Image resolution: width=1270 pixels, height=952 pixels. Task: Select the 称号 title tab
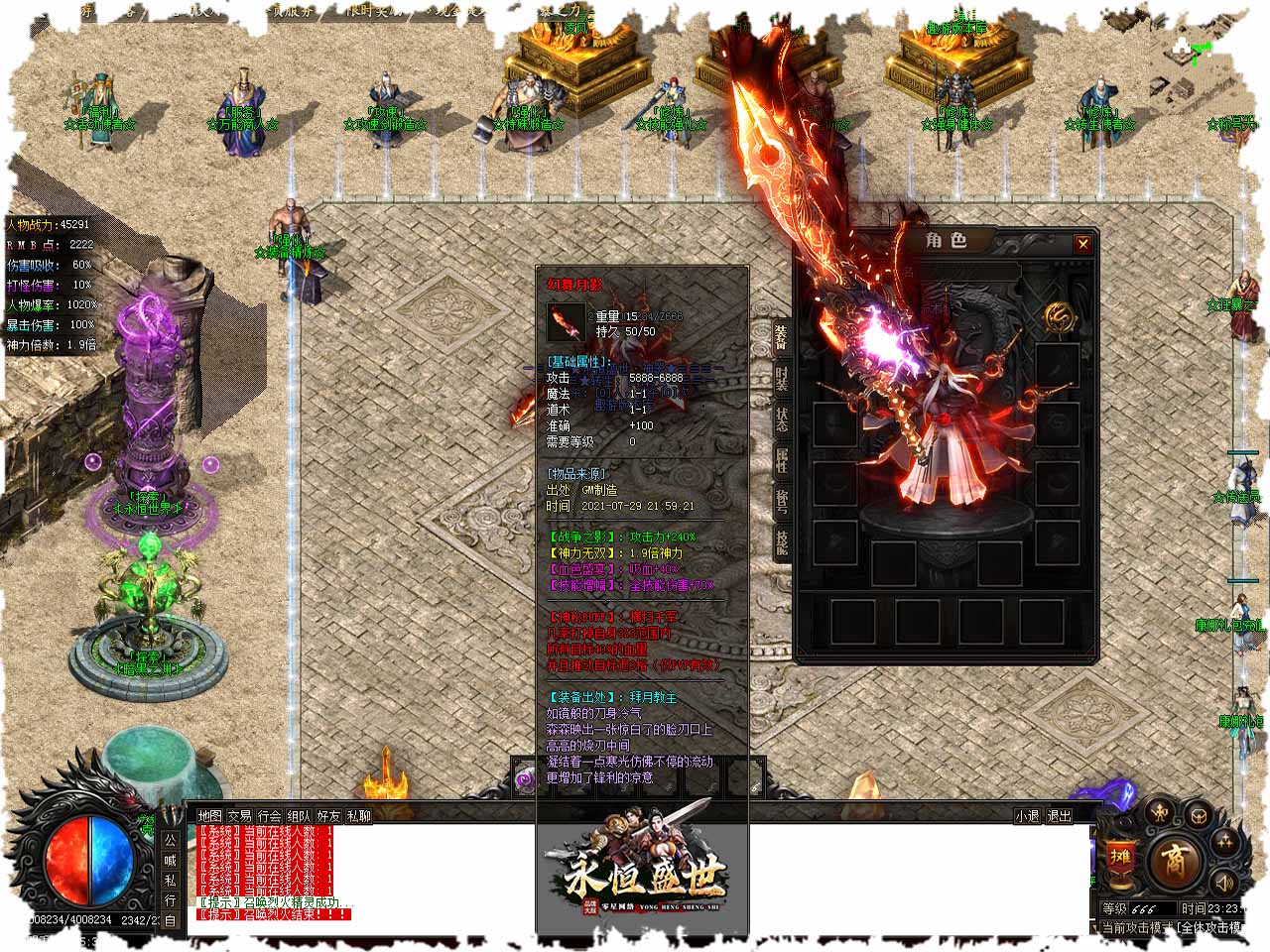(782, 503)
